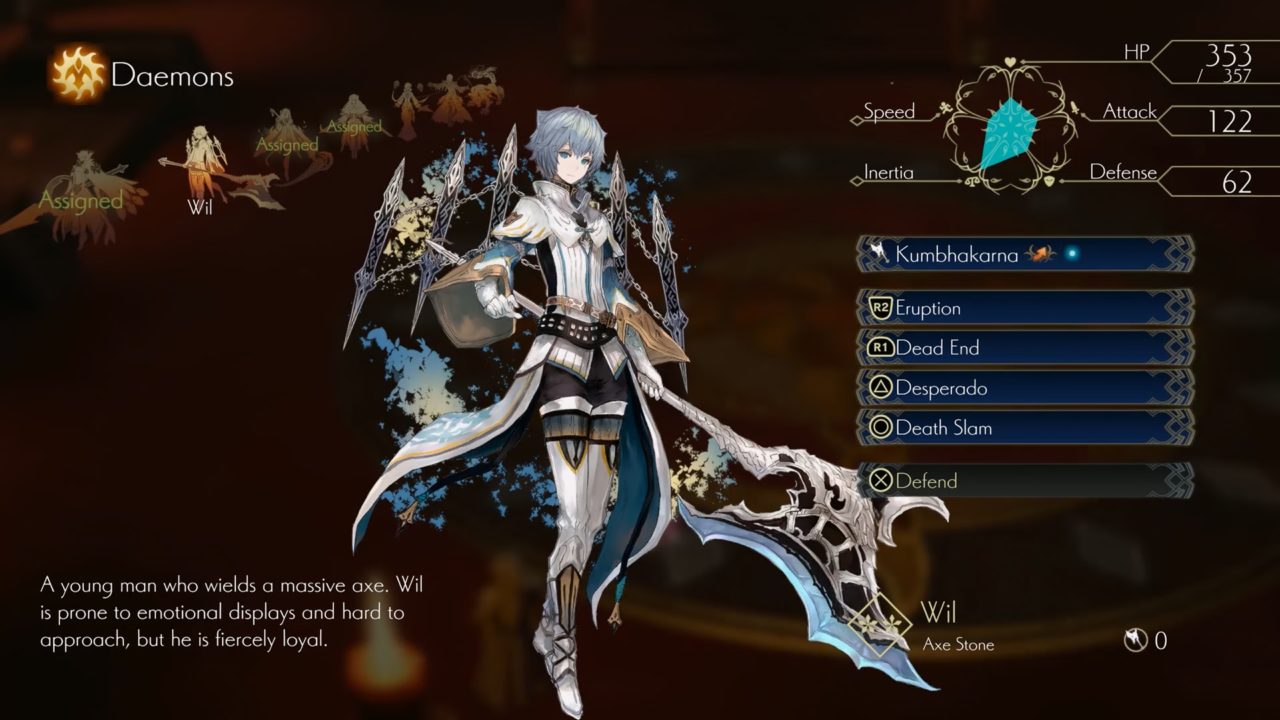This screenshot has width=1280, height=720.
Task: Click the Wil Axe Stone diamond emblem
Action: tap(880, 625)
